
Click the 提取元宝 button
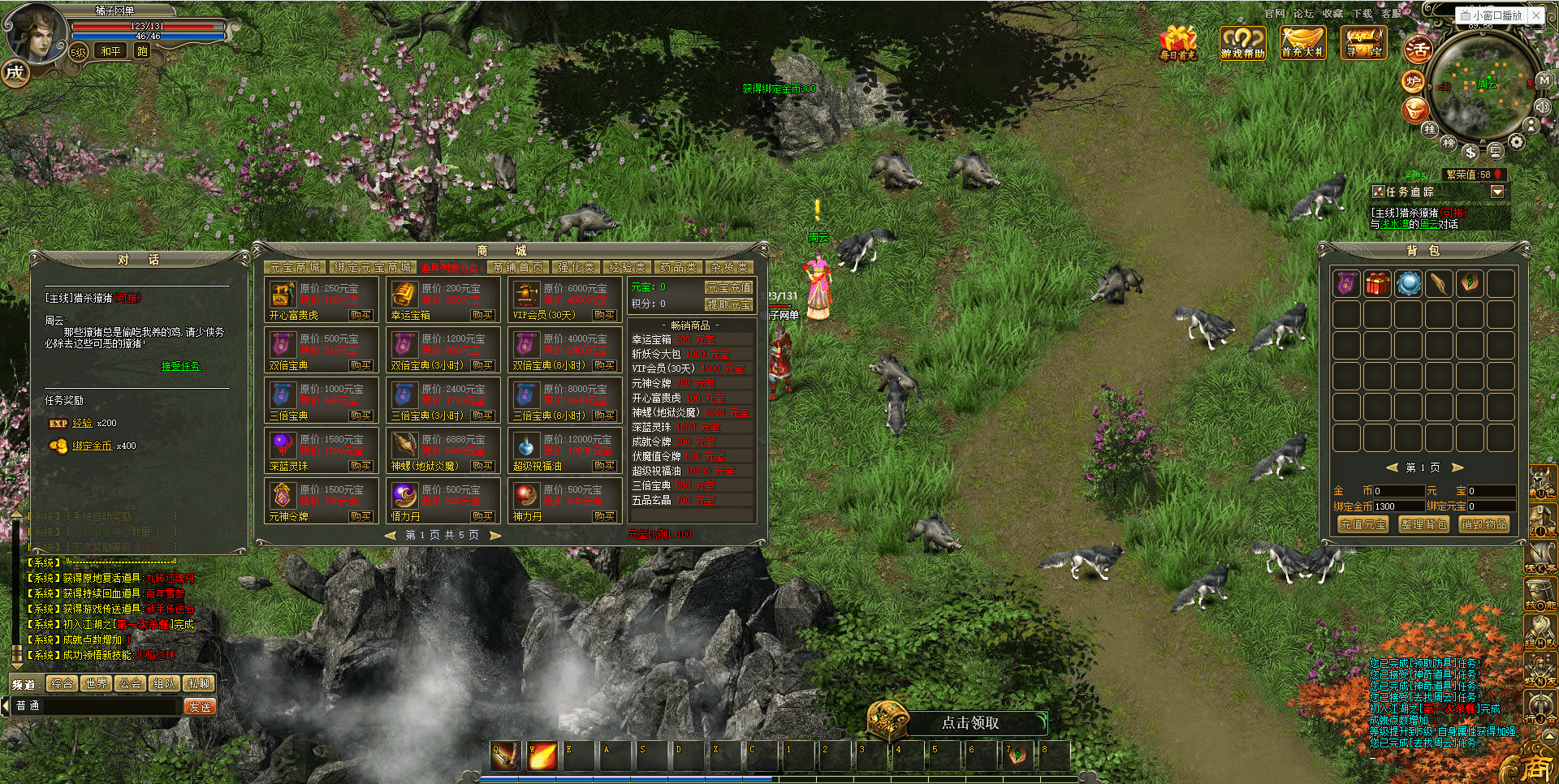coord(728,304)
